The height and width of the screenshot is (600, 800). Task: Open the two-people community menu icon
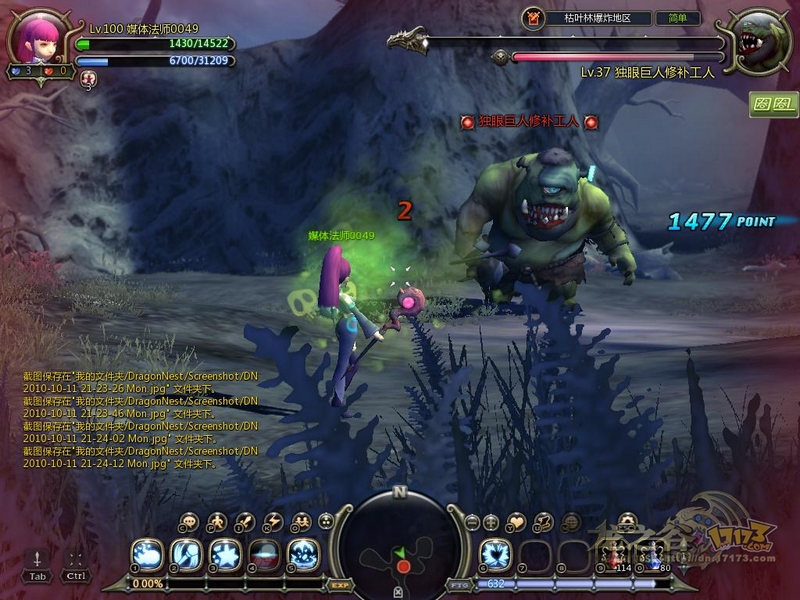(x=301, y=522)
